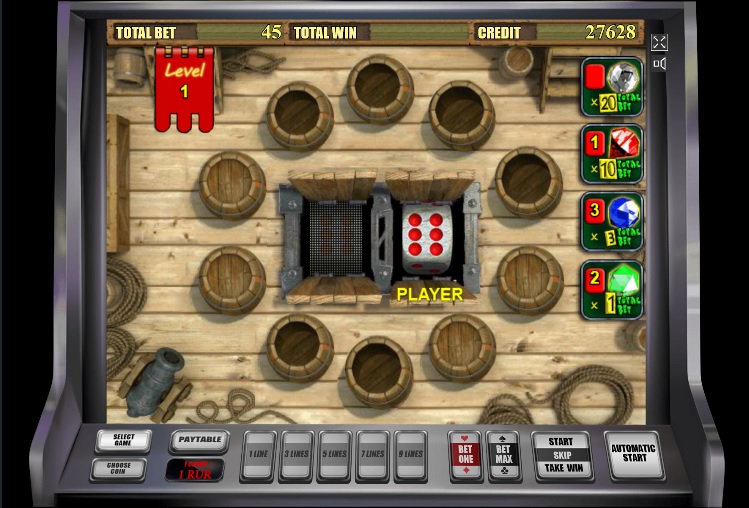Show the Paytable
The height and width of the screenshot is (508, 749).
[x=198, y=441]
